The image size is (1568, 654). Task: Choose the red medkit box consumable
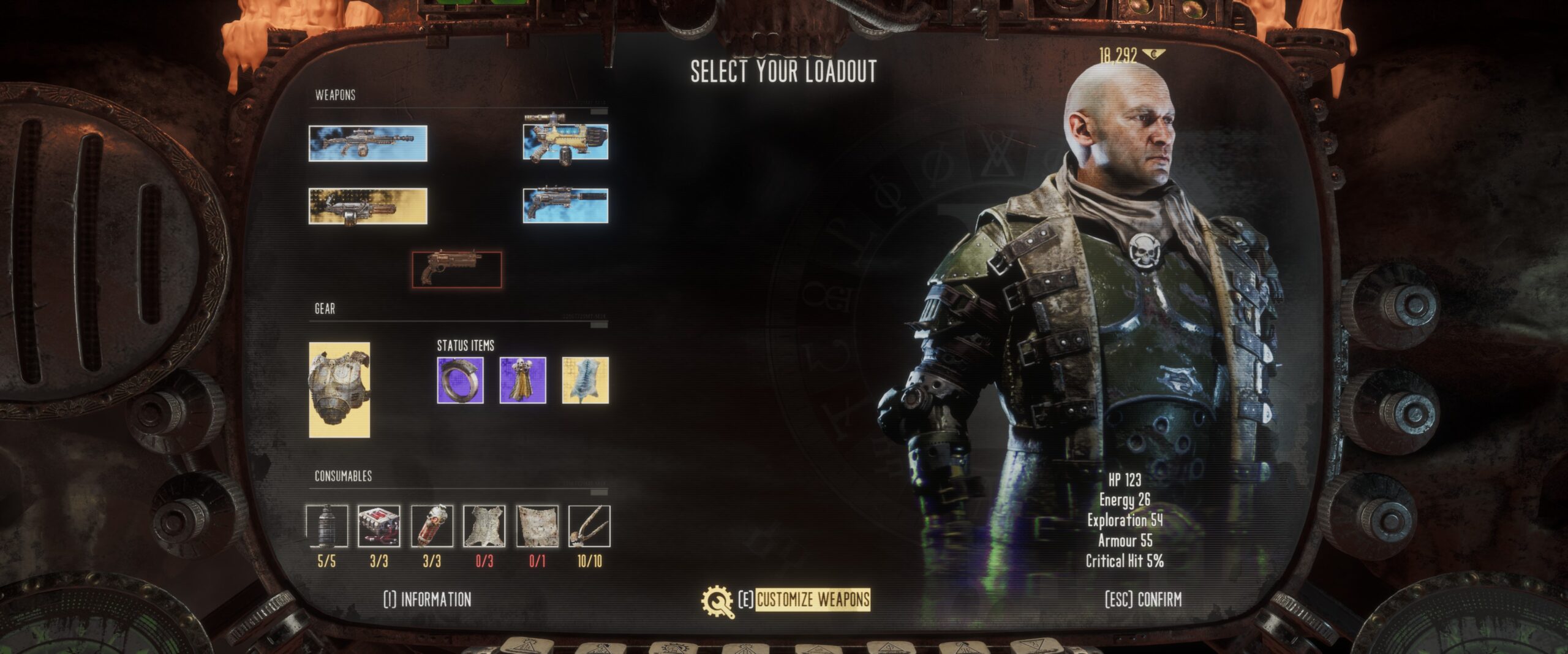point(379,526)
